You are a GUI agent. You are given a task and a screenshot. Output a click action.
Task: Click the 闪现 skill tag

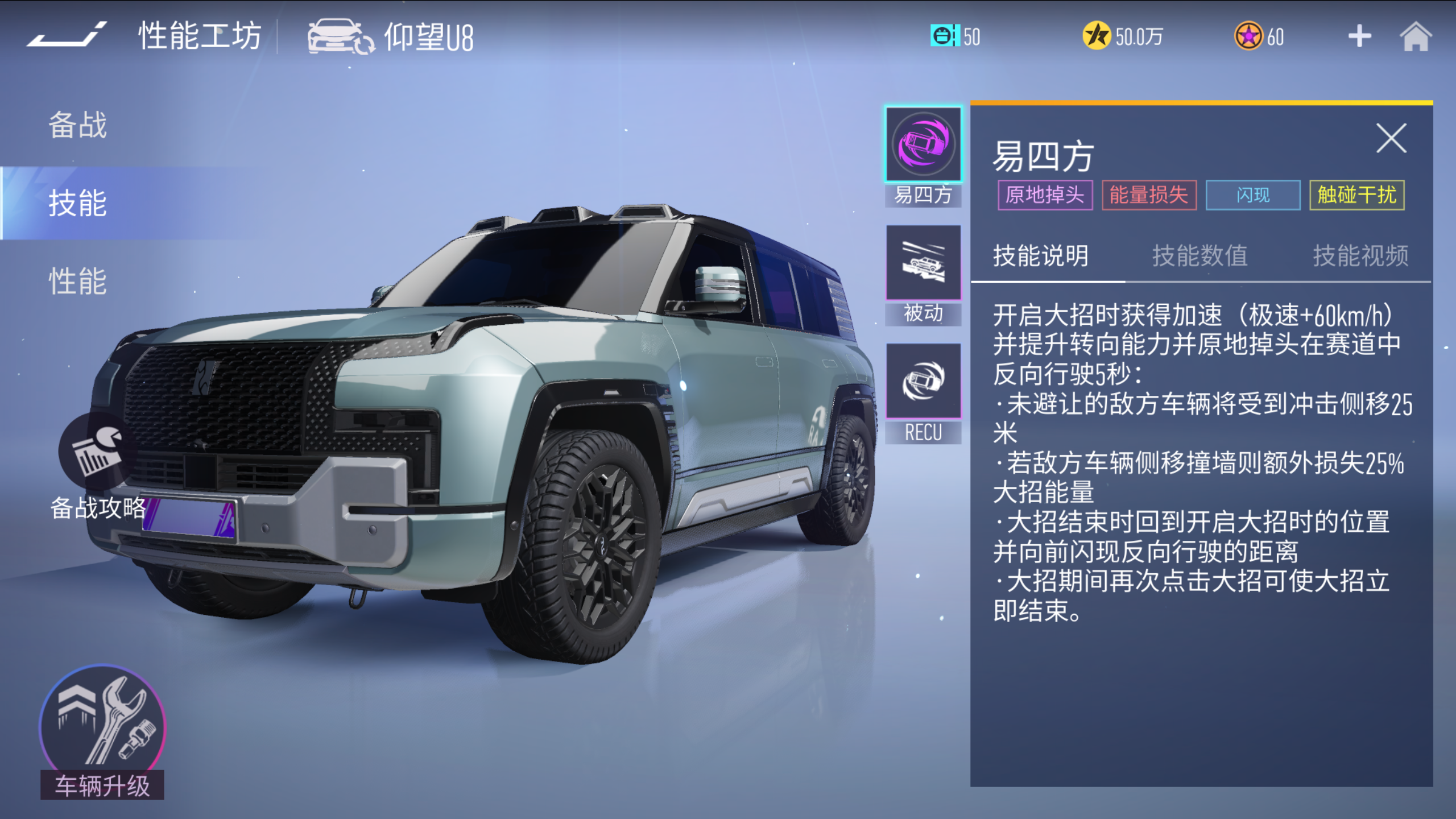[1252, 195]
